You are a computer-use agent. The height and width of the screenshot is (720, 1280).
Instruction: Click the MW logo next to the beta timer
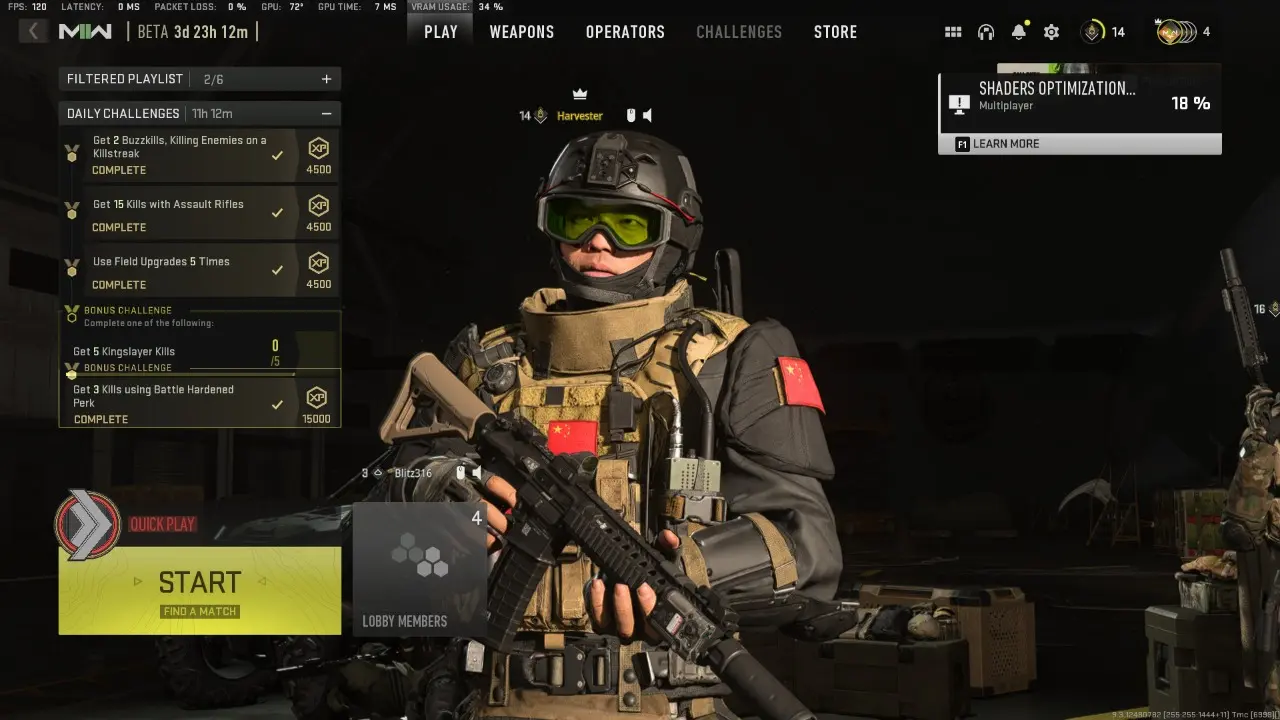point(85,31)
